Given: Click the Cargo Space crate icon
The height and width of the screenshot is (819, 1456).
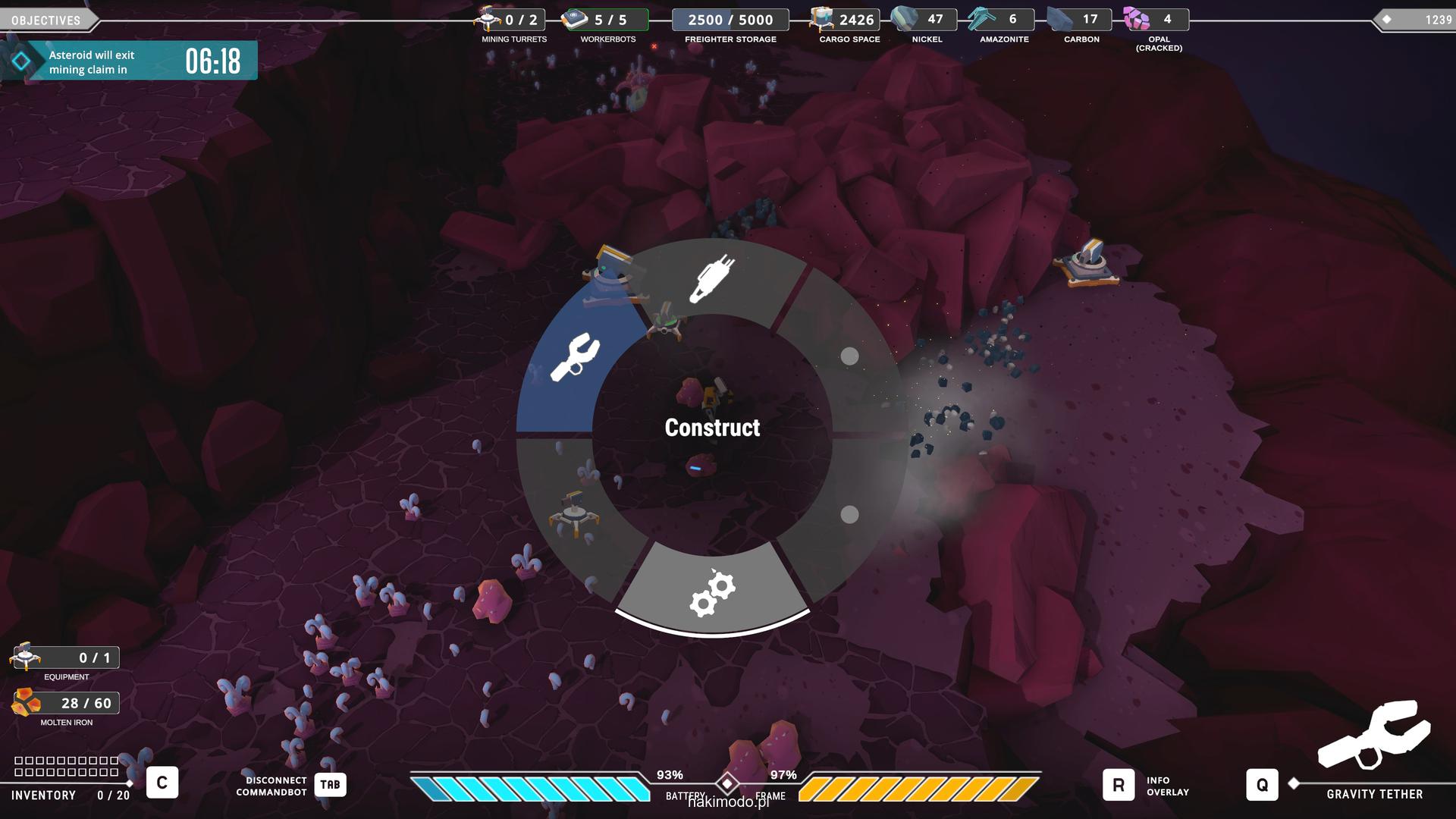Looking at the screenshot, I should click(x=822, y=19).
